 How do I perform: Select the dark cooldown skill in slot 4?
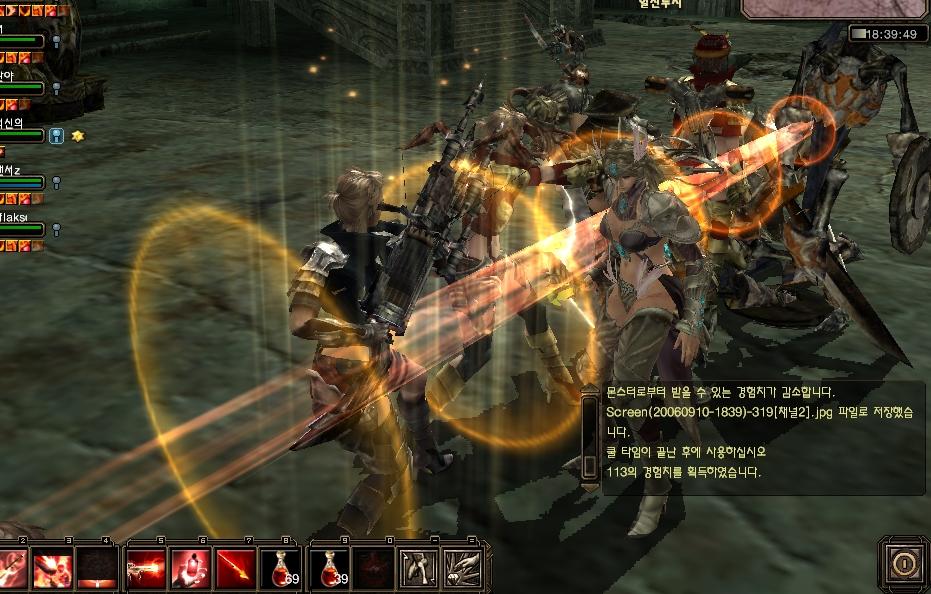tap(96, 568)
